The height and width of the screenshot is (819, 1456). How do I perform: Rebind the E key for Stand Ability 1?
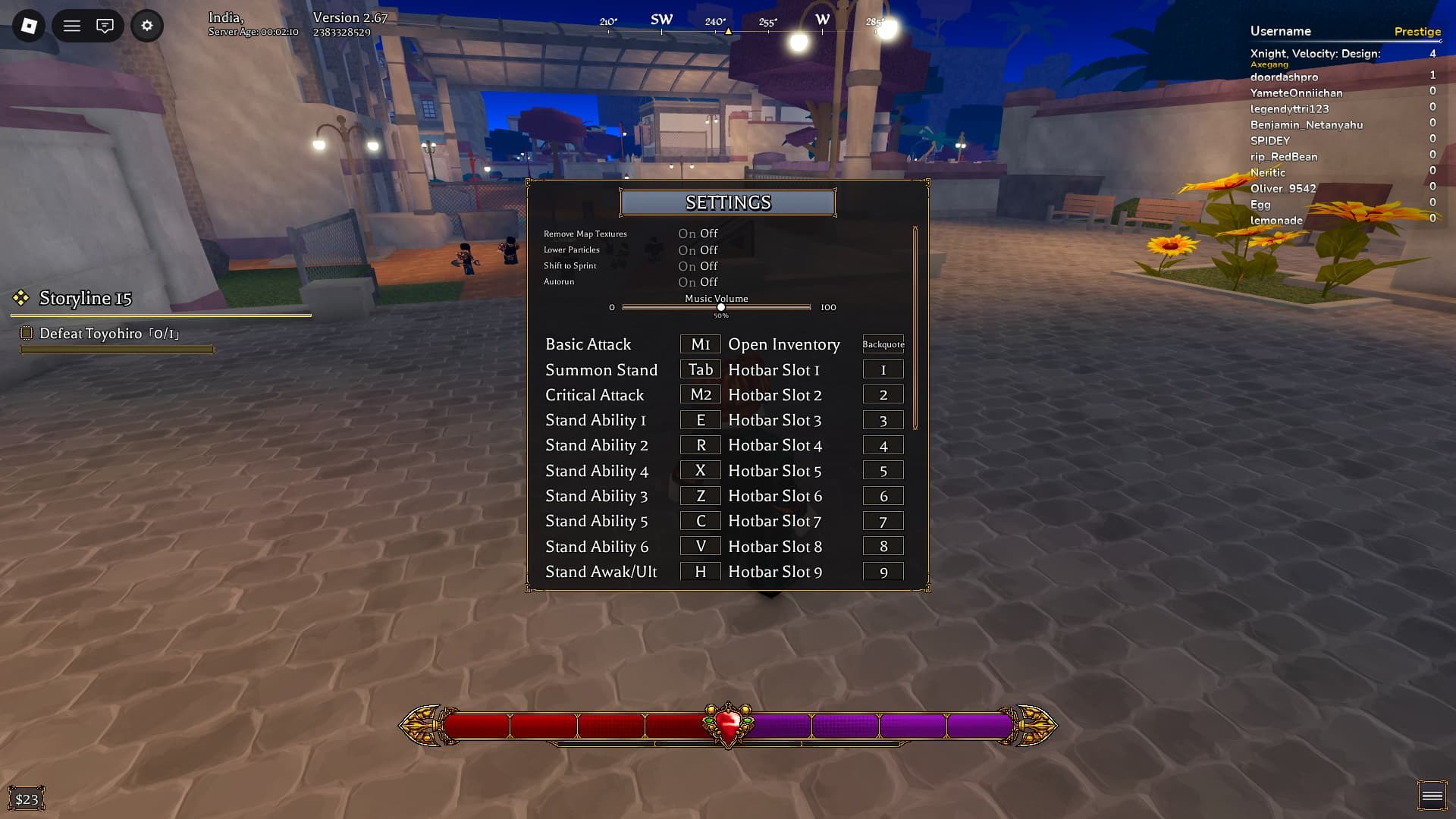(699, 419)
